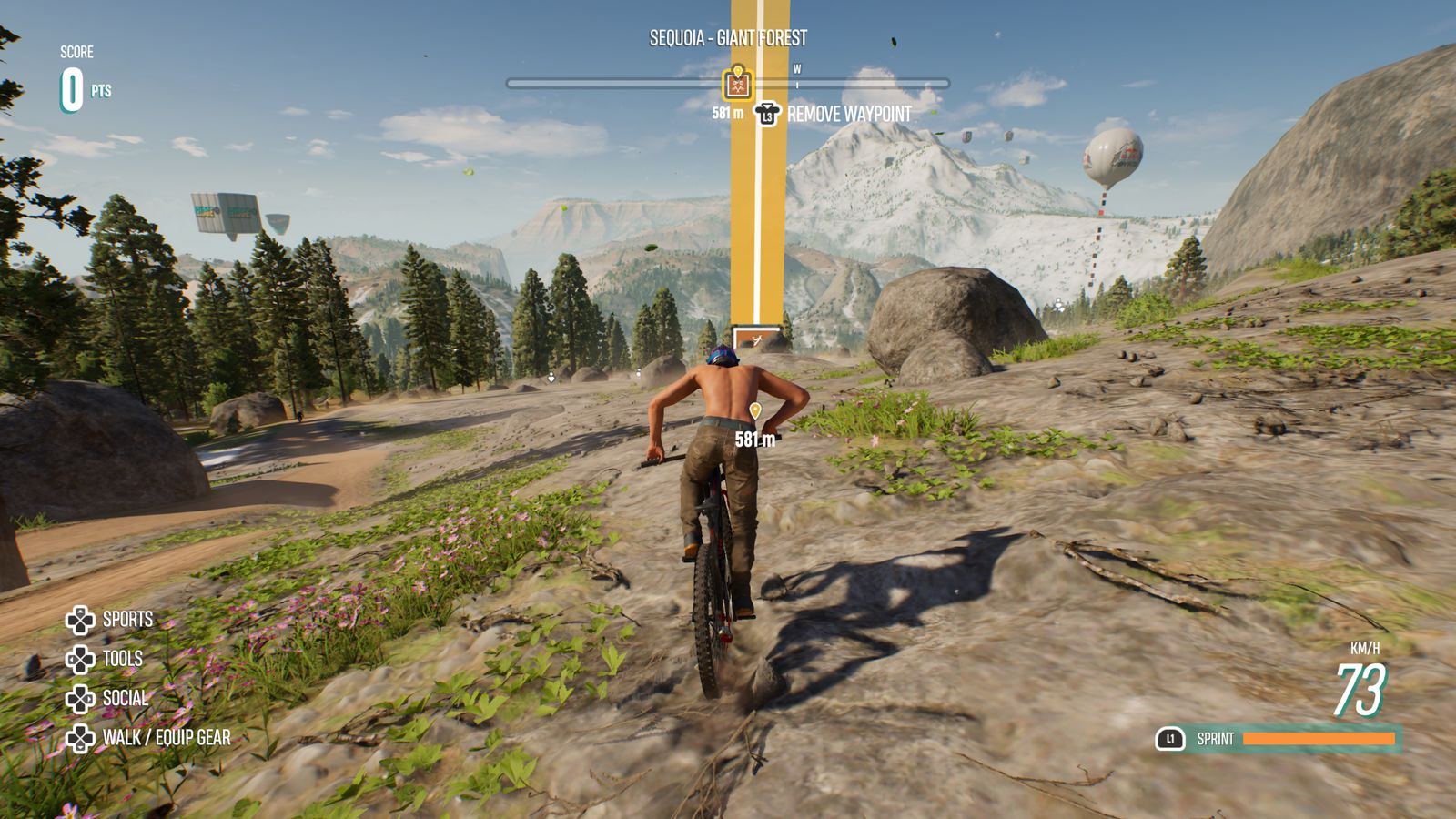Viewport: 1456px width, 819px height.
Task: Open the Sports shortcut menu
Action: click(x=109, y=620)
